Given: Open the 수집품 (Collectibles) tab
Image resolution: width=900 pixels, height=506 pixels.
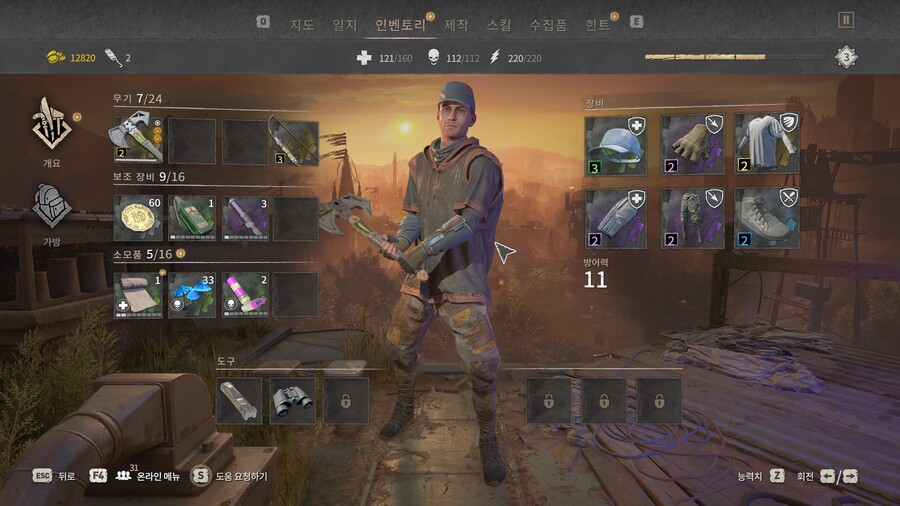Looking at the screenshot, I should coord(548,24).
